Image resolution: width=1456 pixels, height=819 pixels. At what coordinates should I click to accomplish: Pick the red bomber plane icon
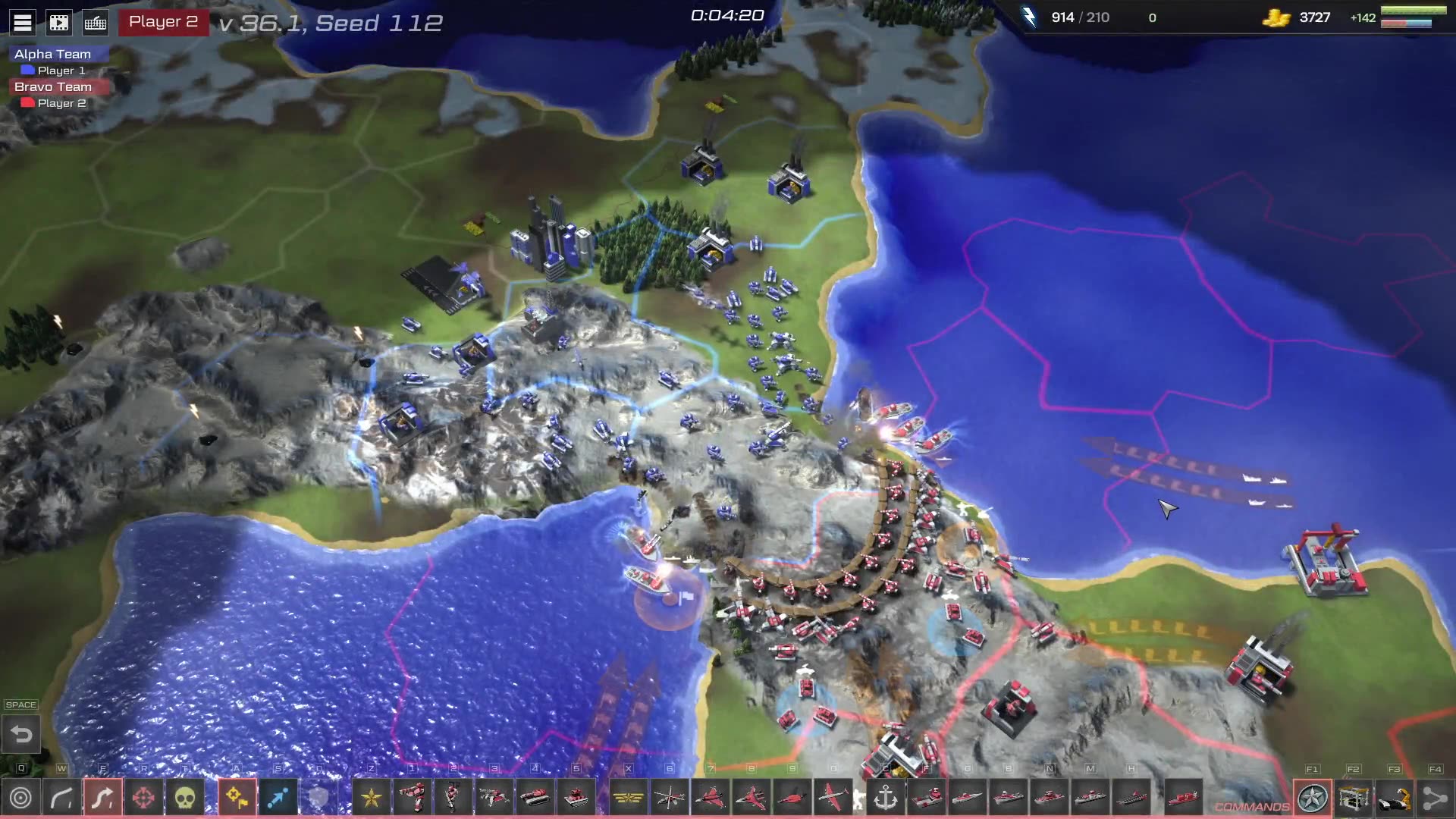833,798
